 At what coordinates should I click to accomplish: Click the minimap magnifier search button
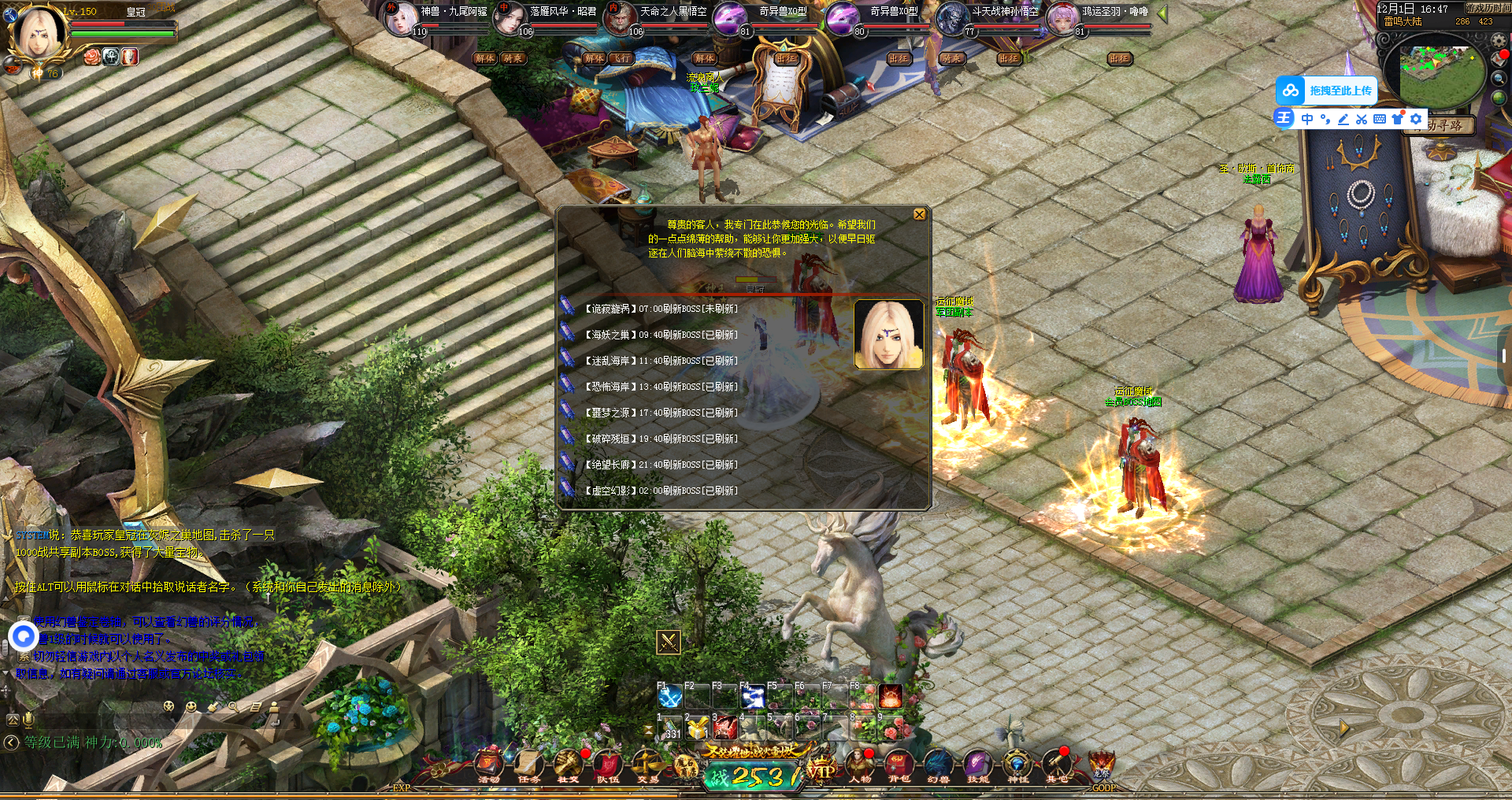pyautogui.click(x=1499, y=78)
